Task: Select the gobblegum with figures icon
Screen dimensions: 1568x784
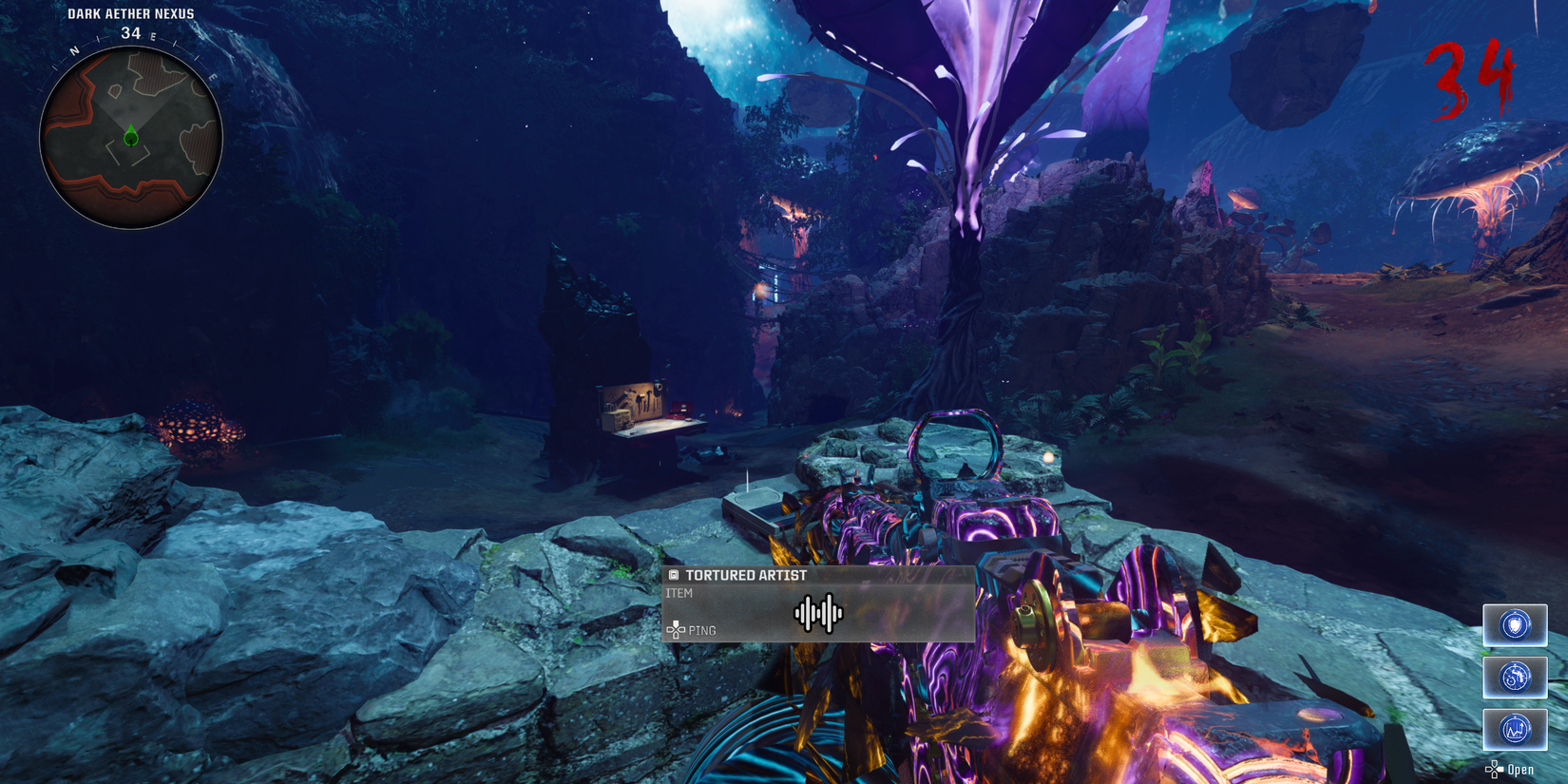Action: (x=1515, y=678)
